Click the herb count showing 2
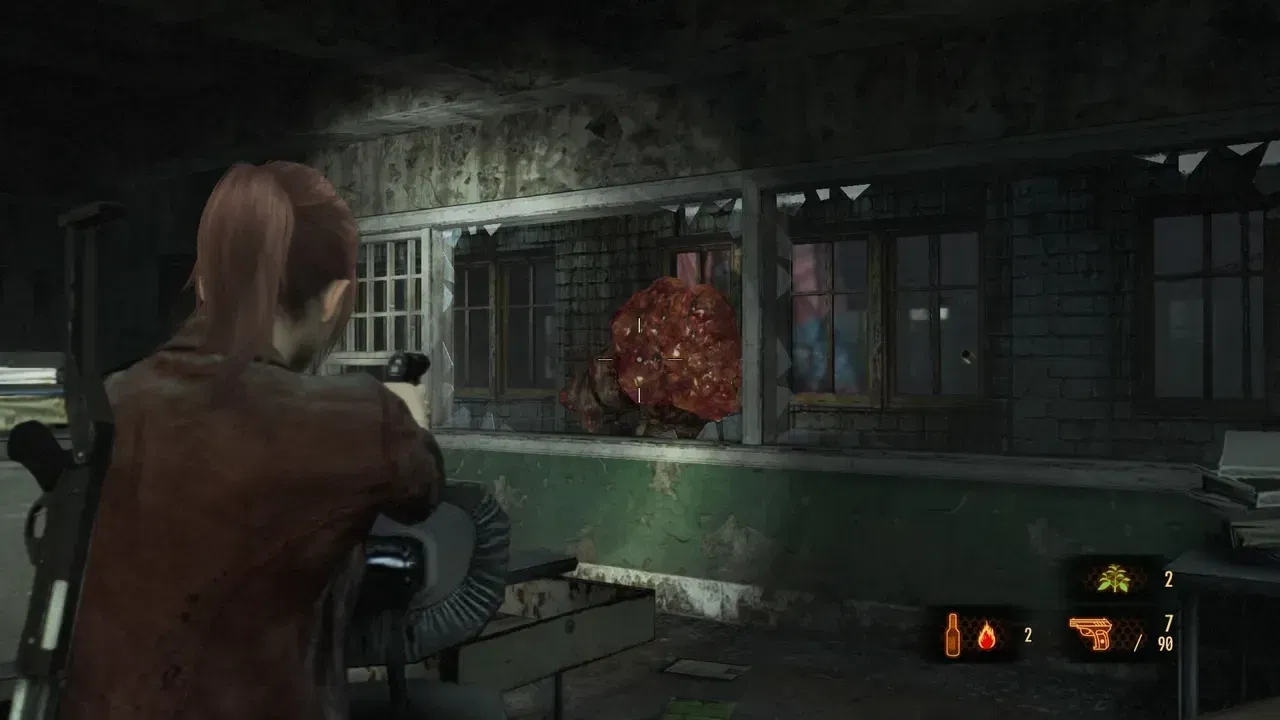Image resolution: width=1280 pixels, height=720 pixels. pos(1168,578)
